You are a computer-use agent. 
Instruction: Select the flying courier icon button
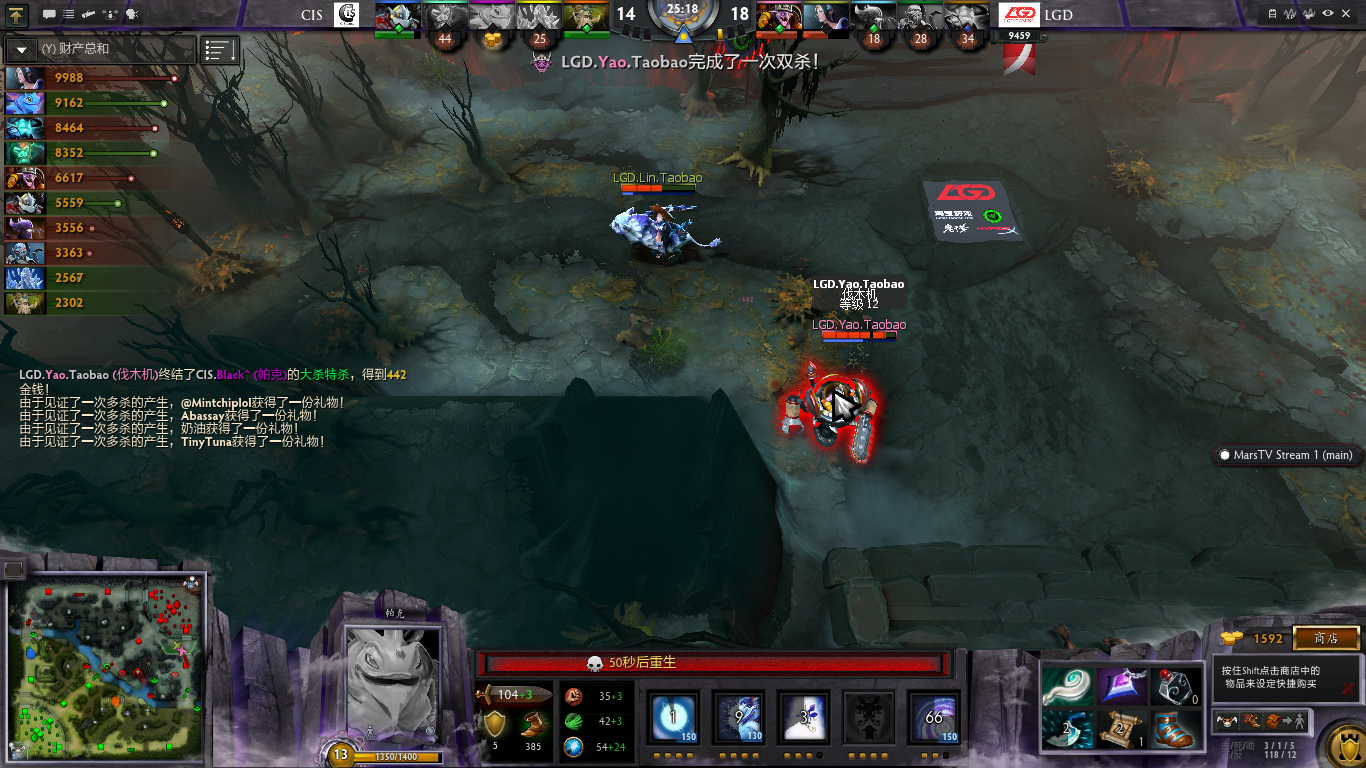1225,720
